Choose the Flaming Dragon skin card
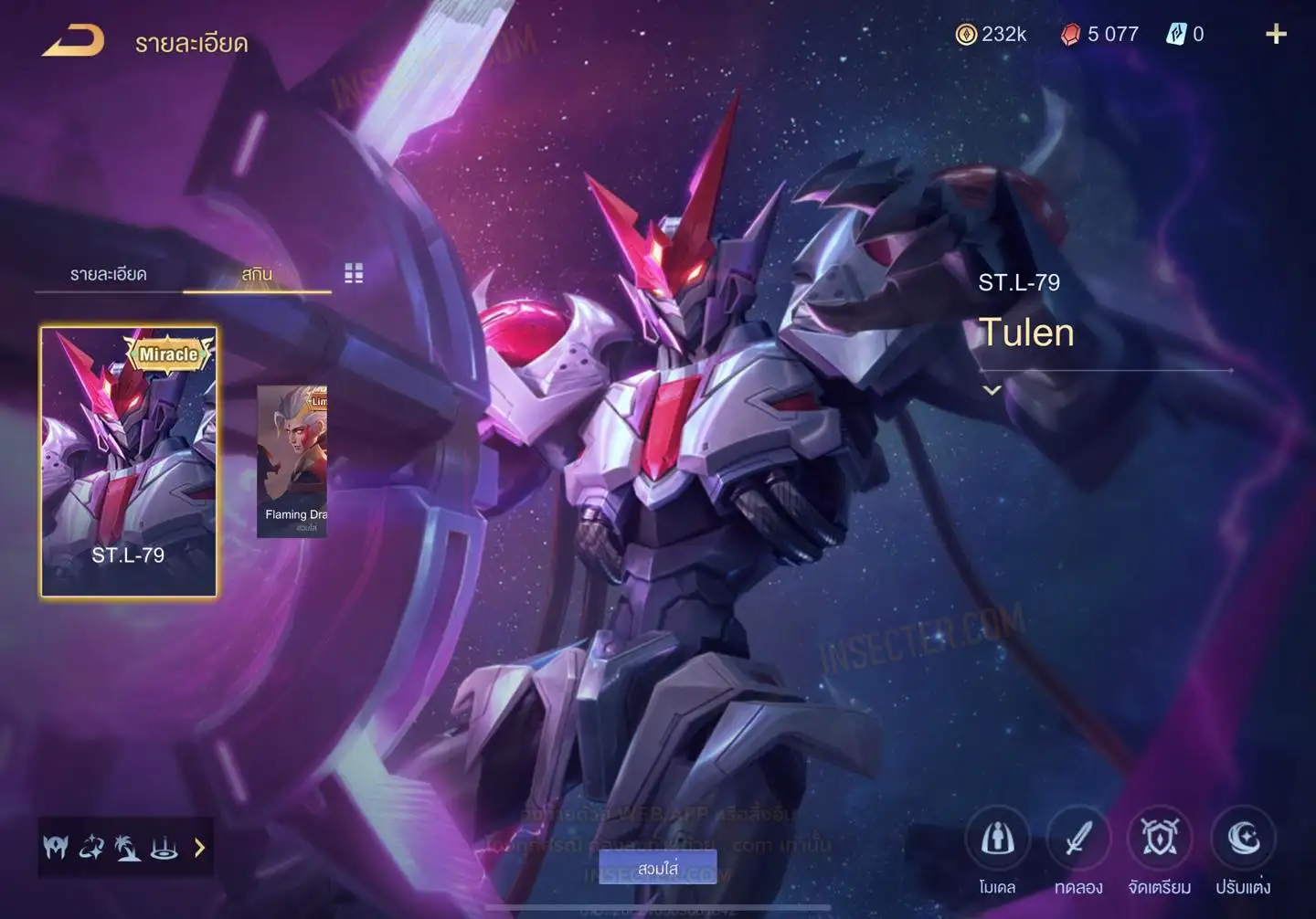This screenshot has height=919, width=1316. point(292,461)
